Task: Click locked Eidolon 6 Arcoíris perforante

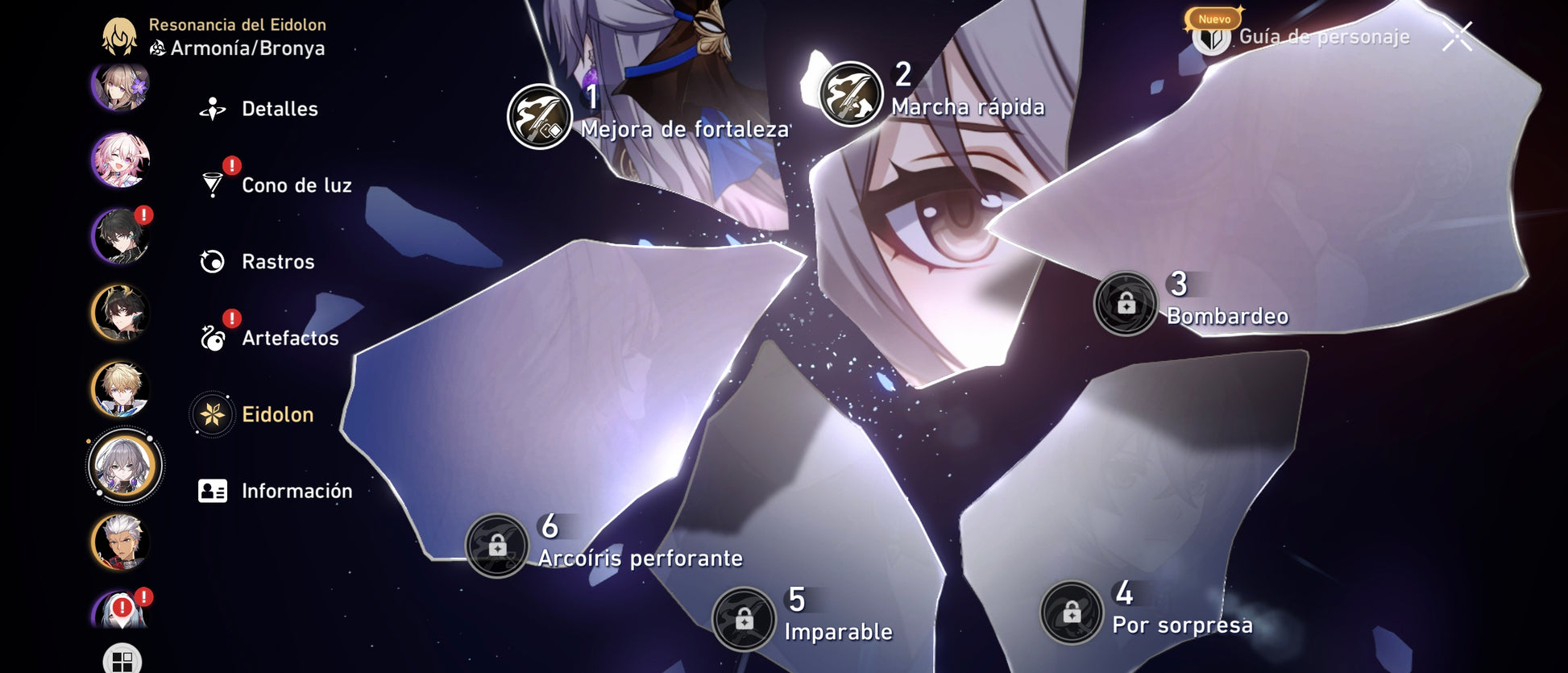Action: pos(497,546)
